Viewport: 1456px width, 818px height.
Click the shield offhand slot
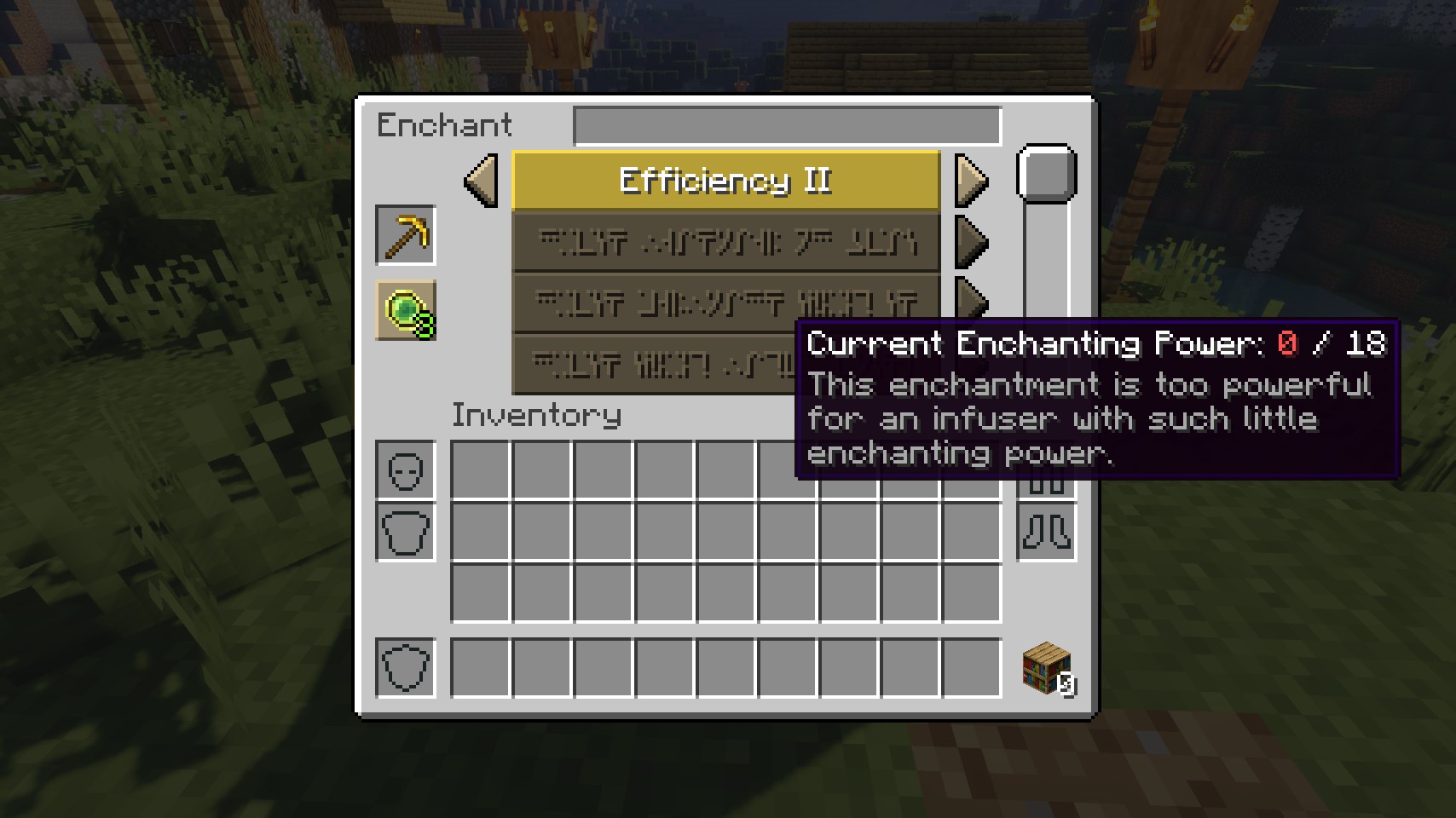pos(406,667)
